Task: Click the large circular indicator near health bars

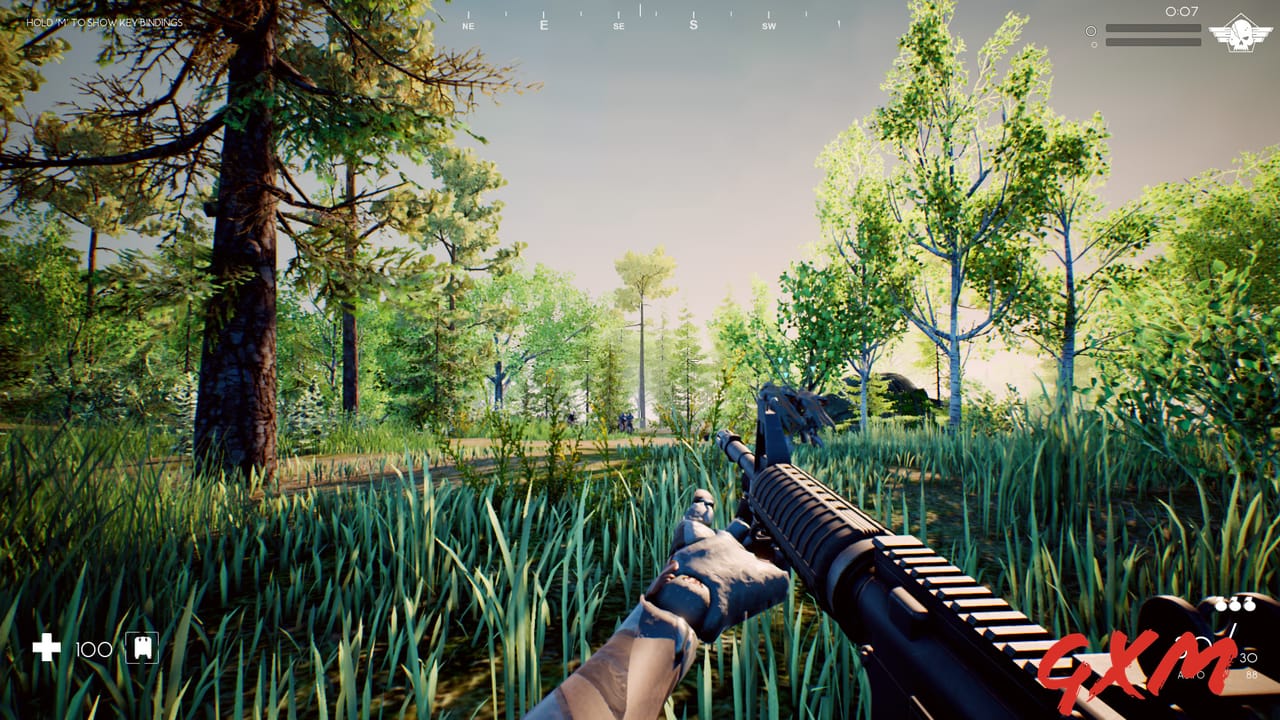Action: pos(1091,30)
